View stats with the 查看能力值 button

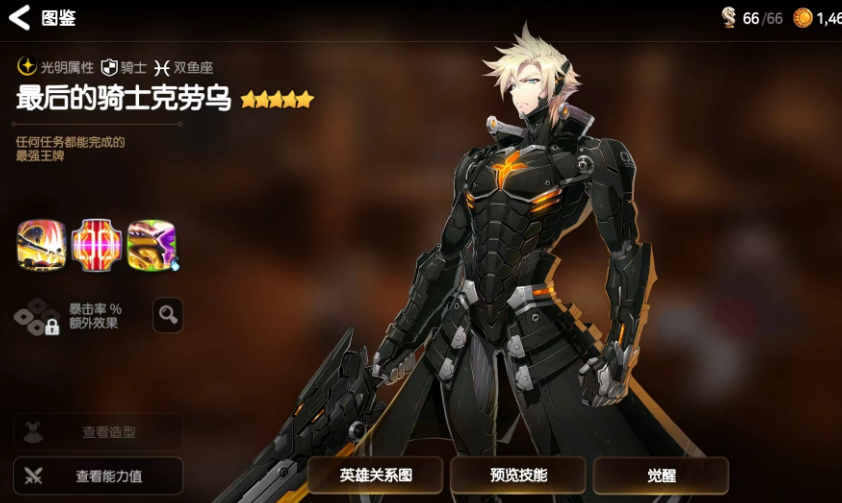[98, 476]
